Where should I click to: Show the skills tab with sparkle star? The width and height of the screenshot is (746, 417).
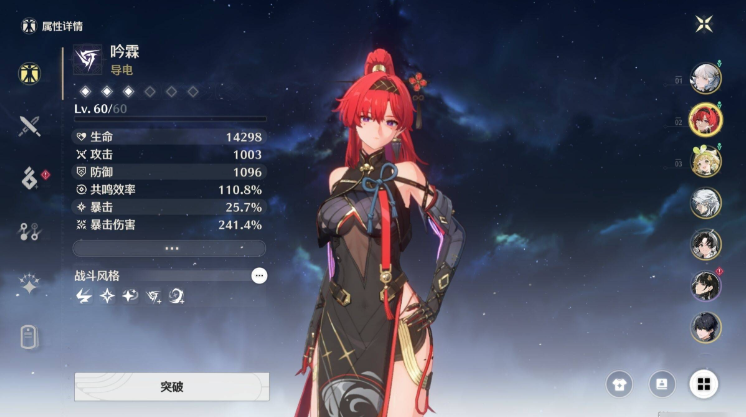29,285
